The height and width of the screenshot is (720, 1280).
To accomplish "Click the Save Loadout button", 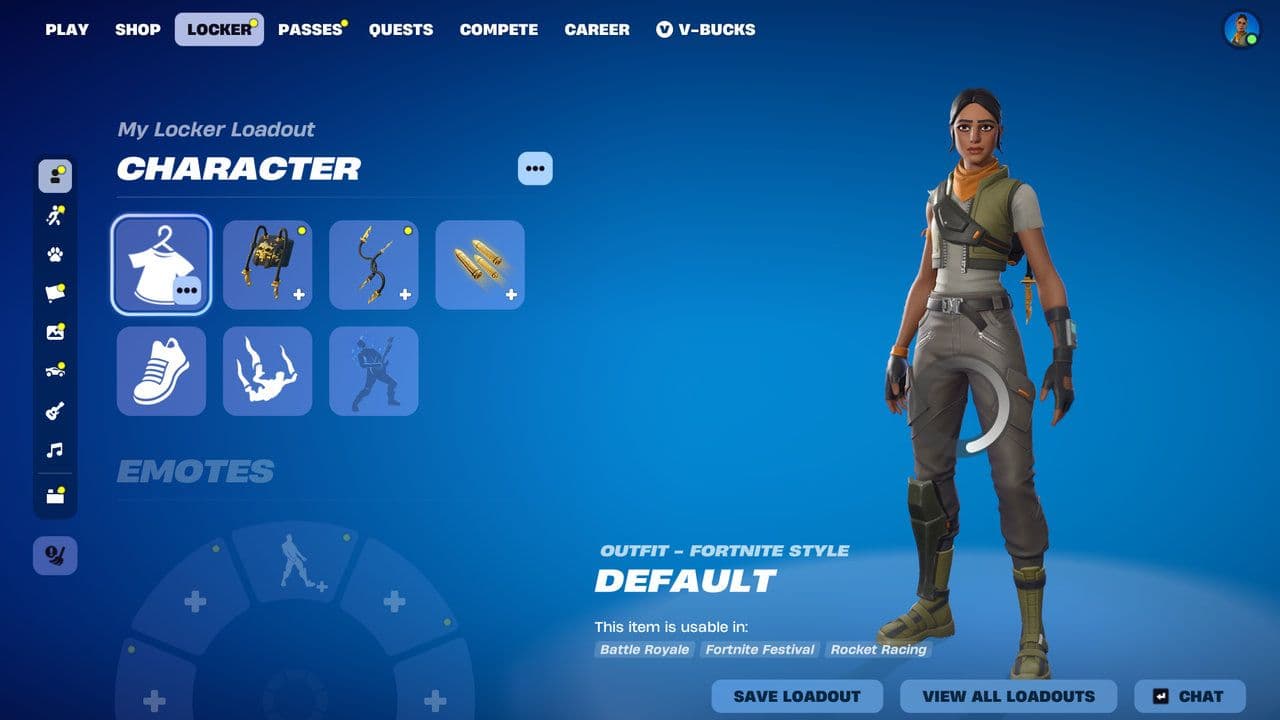I will coord(797,696).
